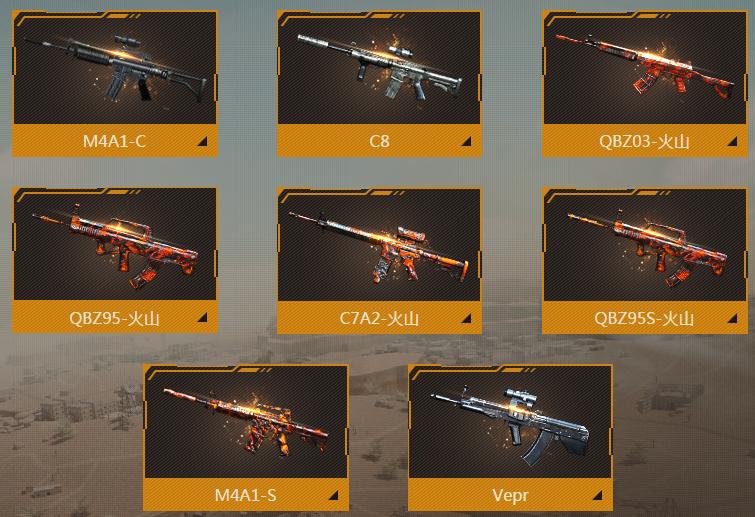Image resolution: width=755 pixels, height=517 pixels.
Task: Pick the C7A2-火山 rifle card
Action: (x=379, y=247)
